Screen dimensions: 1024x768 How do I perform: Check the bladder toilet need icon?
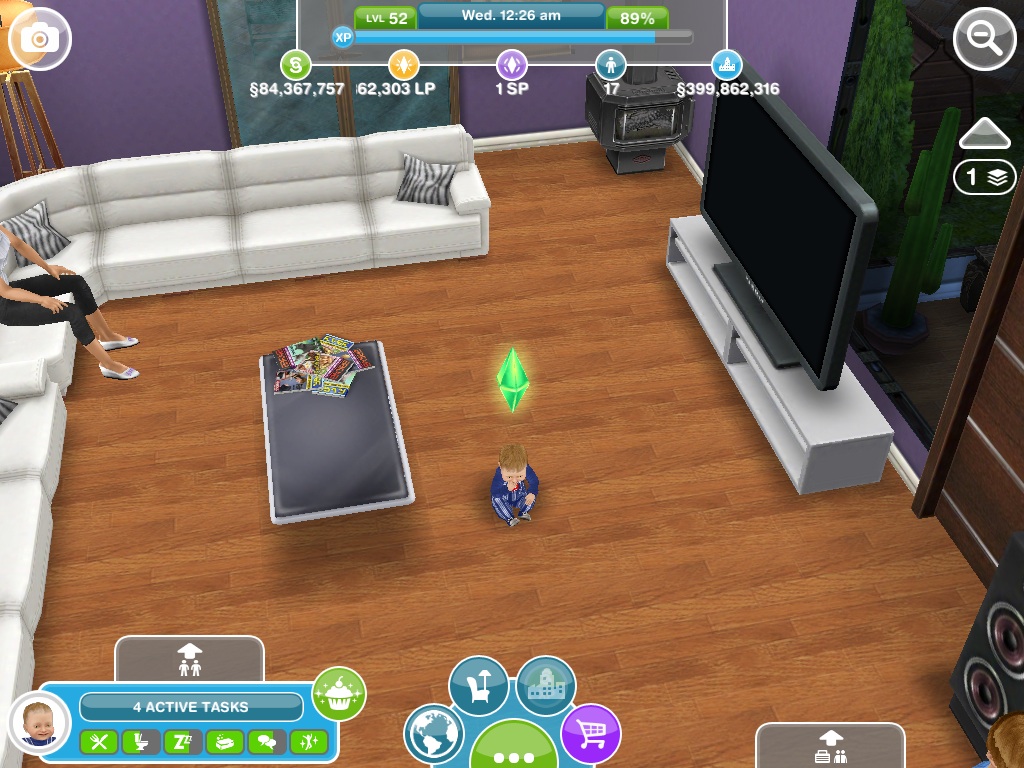(x=140, y=742)
